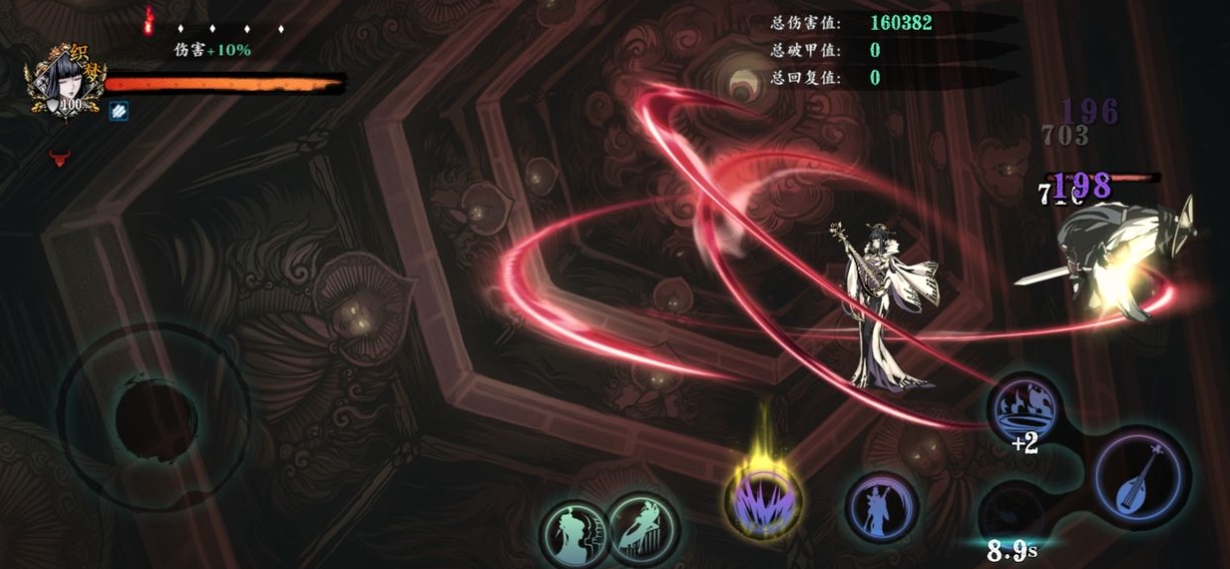Trigger the glowing purple spikes ultimate skill
The width and height of the screenshot is (1230, 569).
(x=762, y=499)
